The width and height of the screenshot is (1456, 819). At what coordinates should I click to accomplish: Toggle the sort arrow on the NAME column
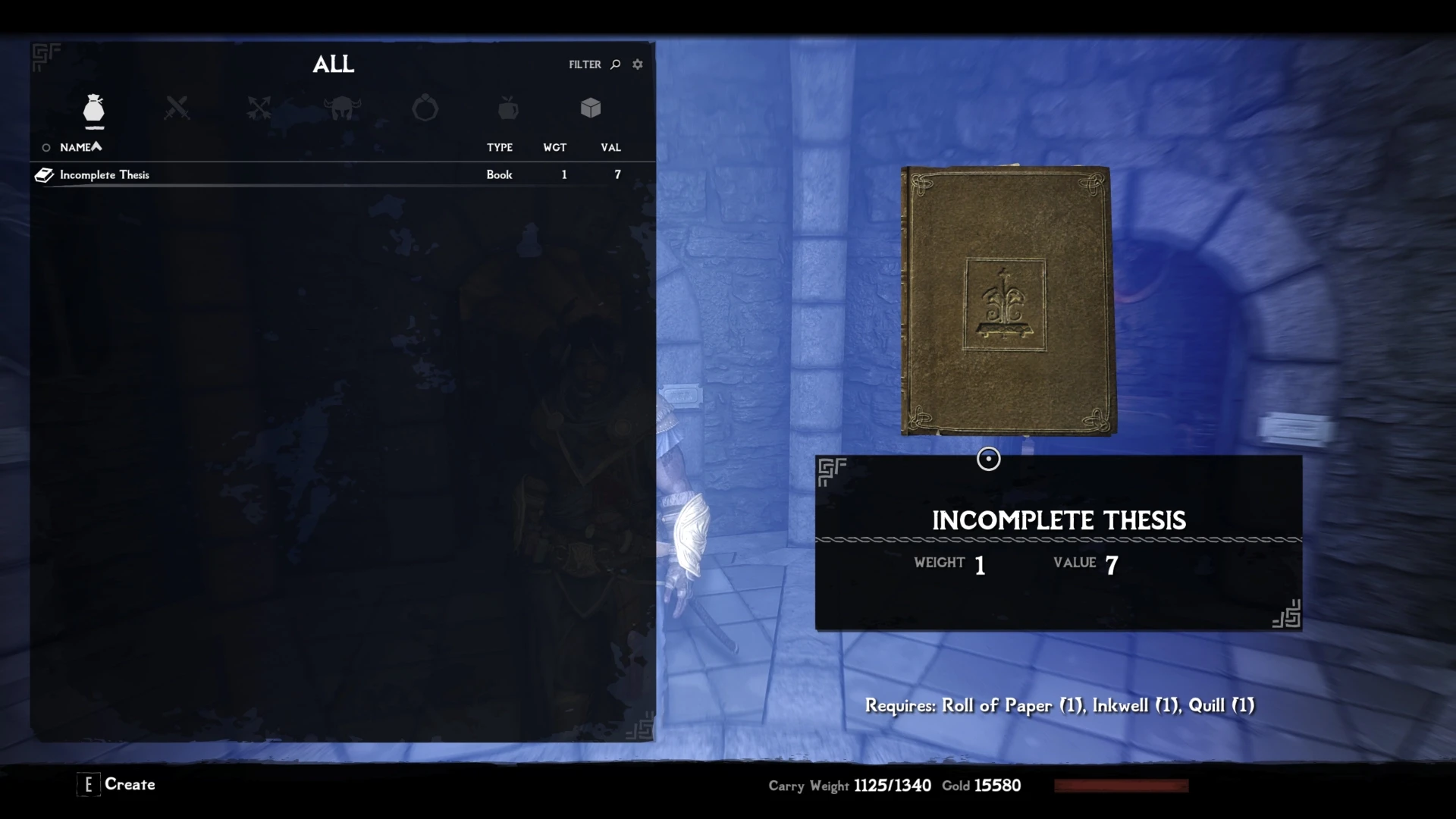click(96, 146)
